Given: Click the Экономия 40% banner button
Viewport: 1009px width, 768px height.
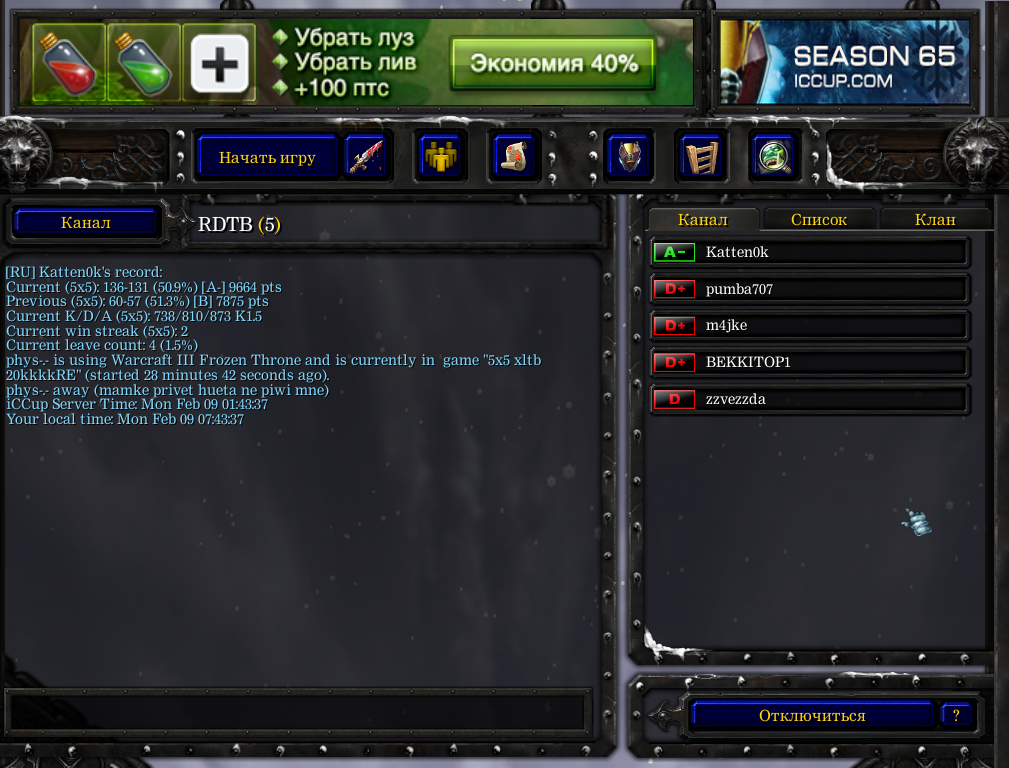Looking at the screenshot, I should [x=553, y=64].
